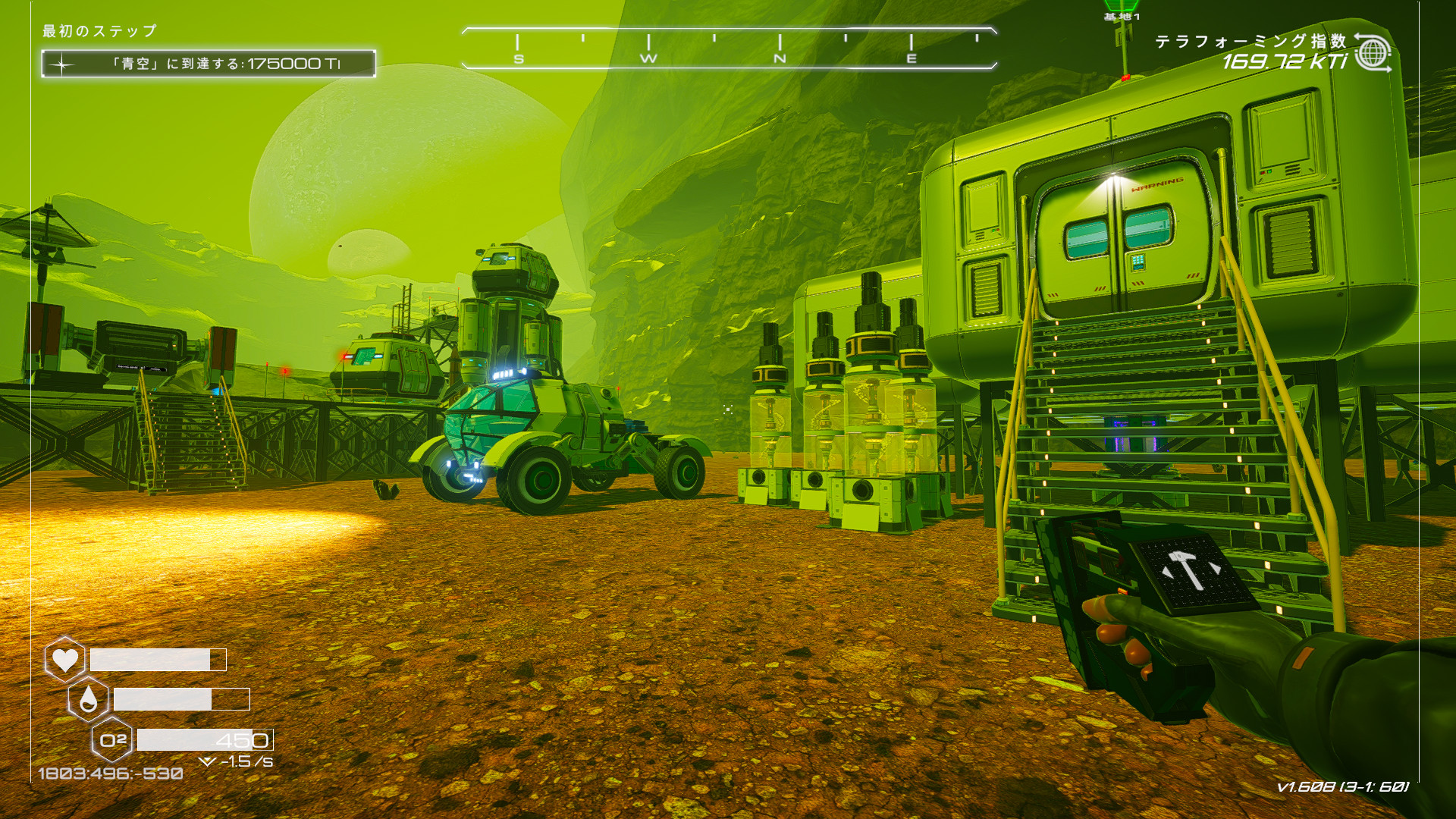
Task: Click the O2 oxygen icon
Action: [x=112, y=739]
